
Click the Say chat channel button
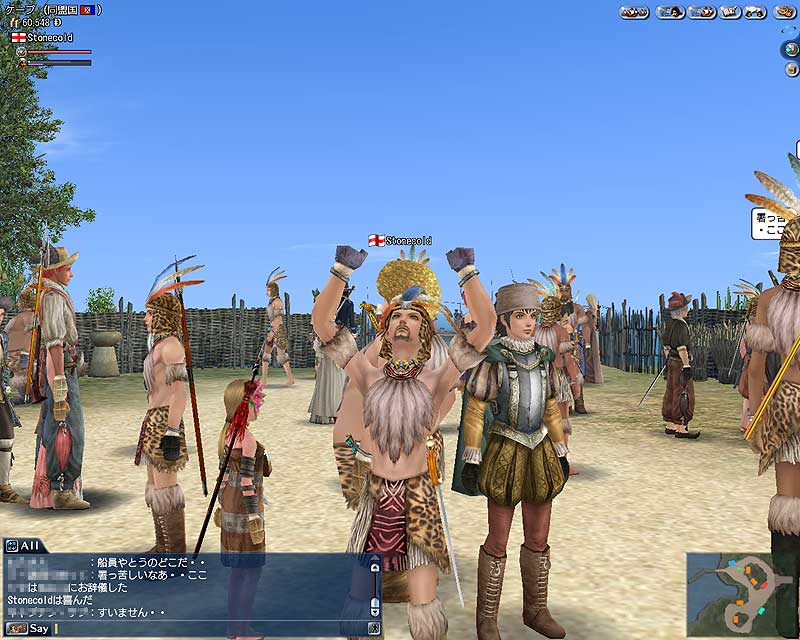[x=28, y=629]
